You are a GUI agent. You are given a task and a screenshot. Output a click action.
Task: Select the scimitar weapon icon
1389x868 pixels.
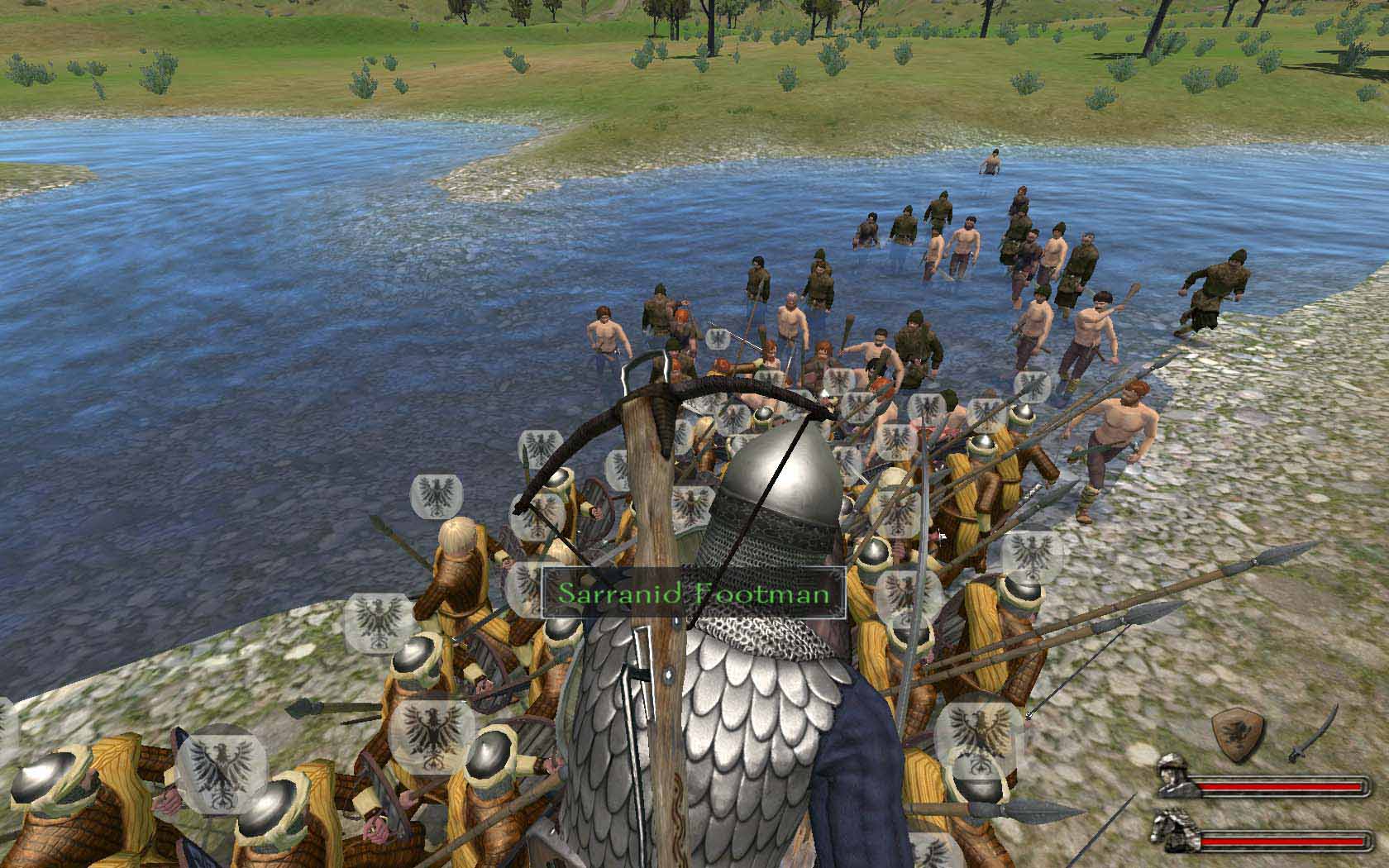click(x=1313, y=733)
